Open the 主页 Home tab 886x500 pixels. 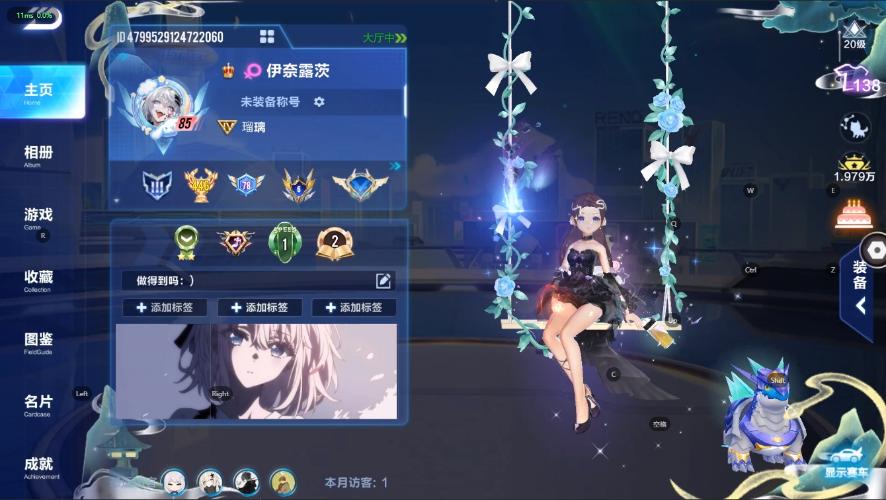[39, 92]
